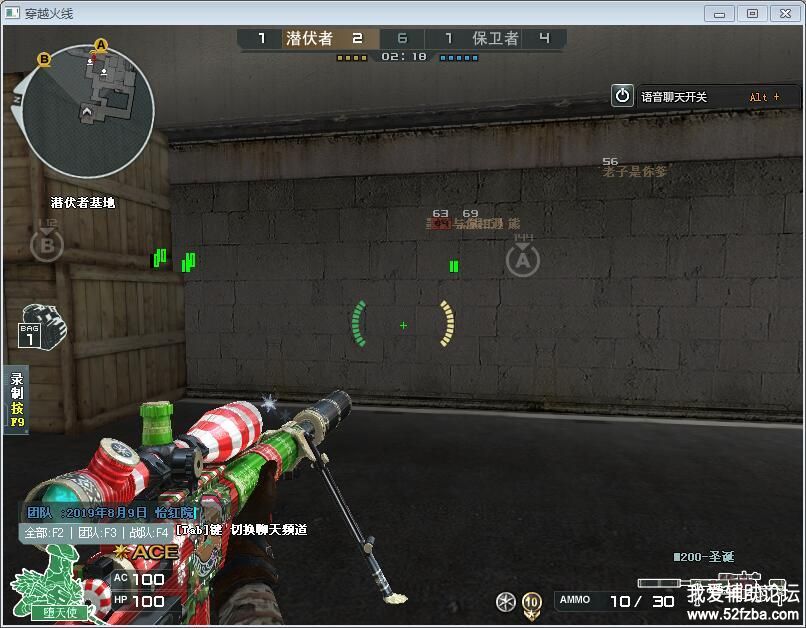Click the bombsite B waypoint marker
This screenshot has height=628, width=806.
click(46, 244)
